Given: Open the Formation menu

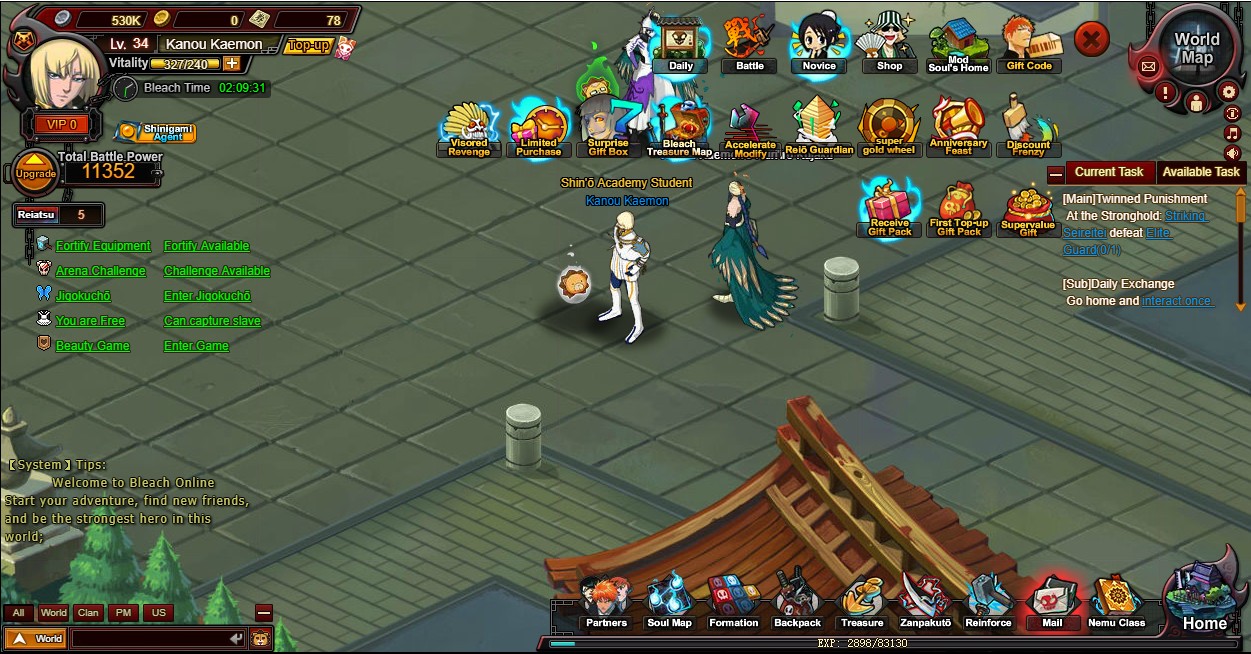Looking at the screenshot, I should tap(733, 603).
